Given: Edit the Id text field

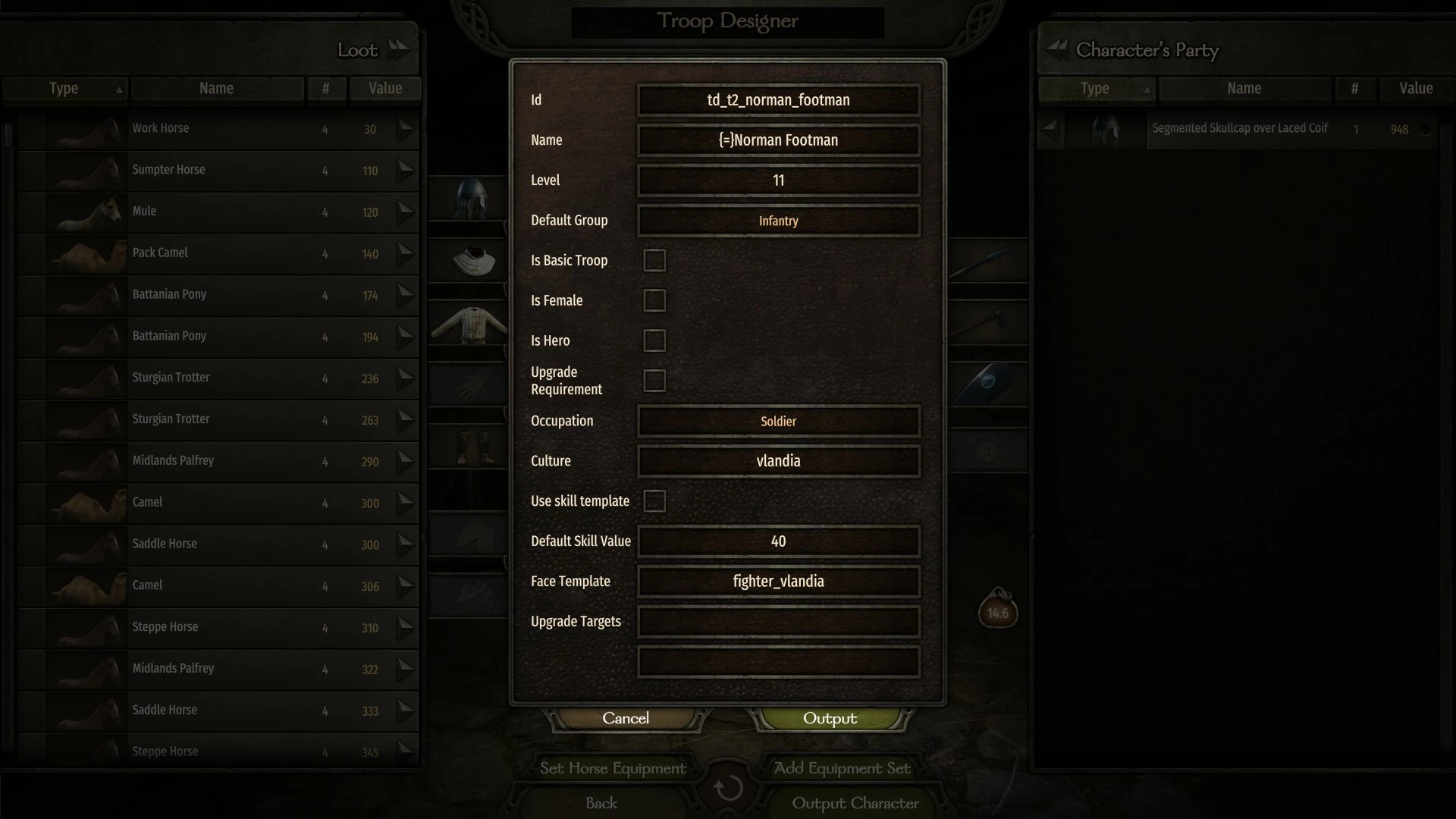Looking at the screenshot, I should [x=778, y=100].
